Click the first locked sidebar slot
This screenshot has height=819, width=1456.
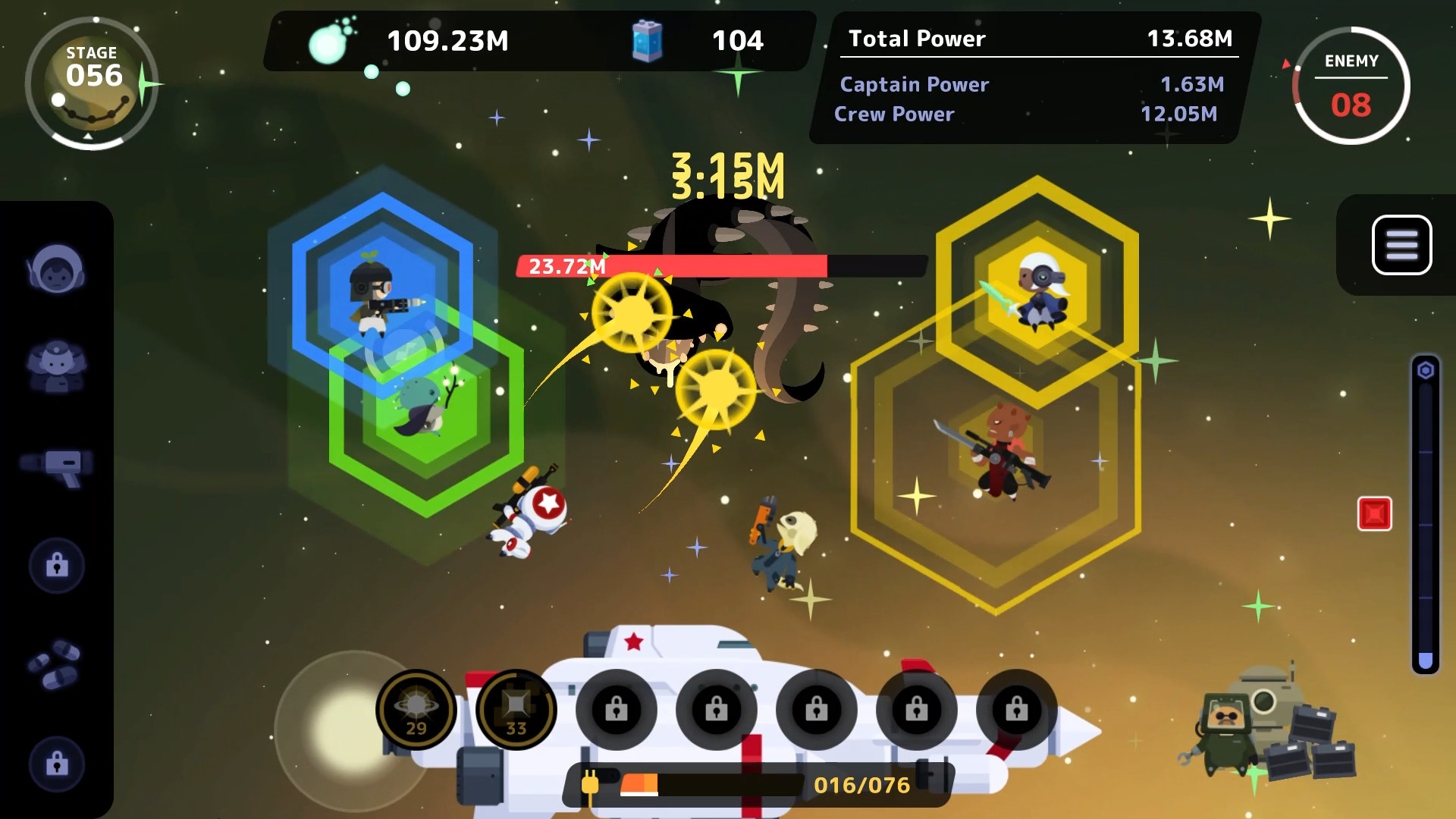point(57,565)
